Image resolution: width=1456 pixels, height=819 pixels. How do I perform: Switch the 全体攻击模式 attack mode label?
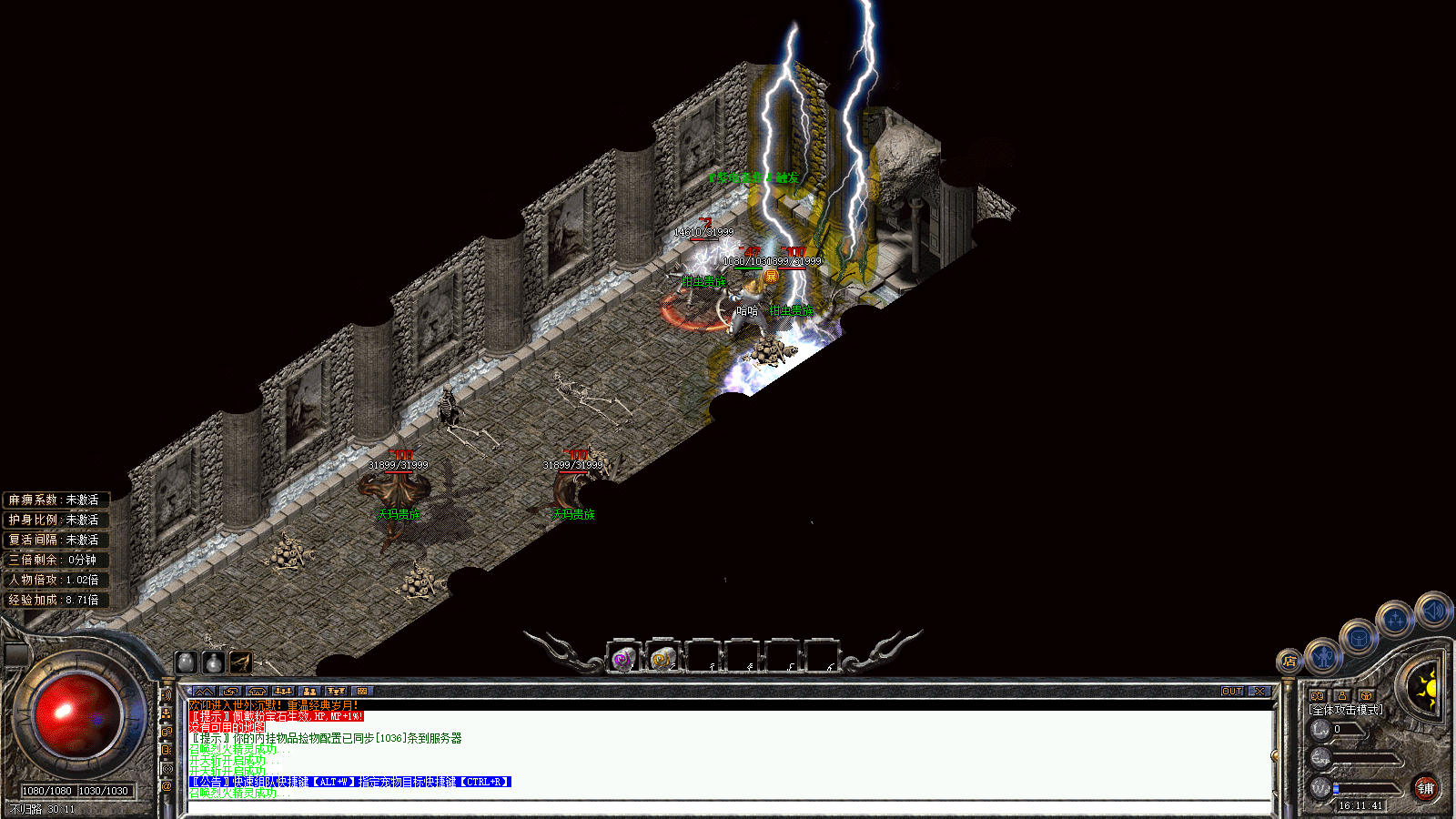(x=1346, y=710)
